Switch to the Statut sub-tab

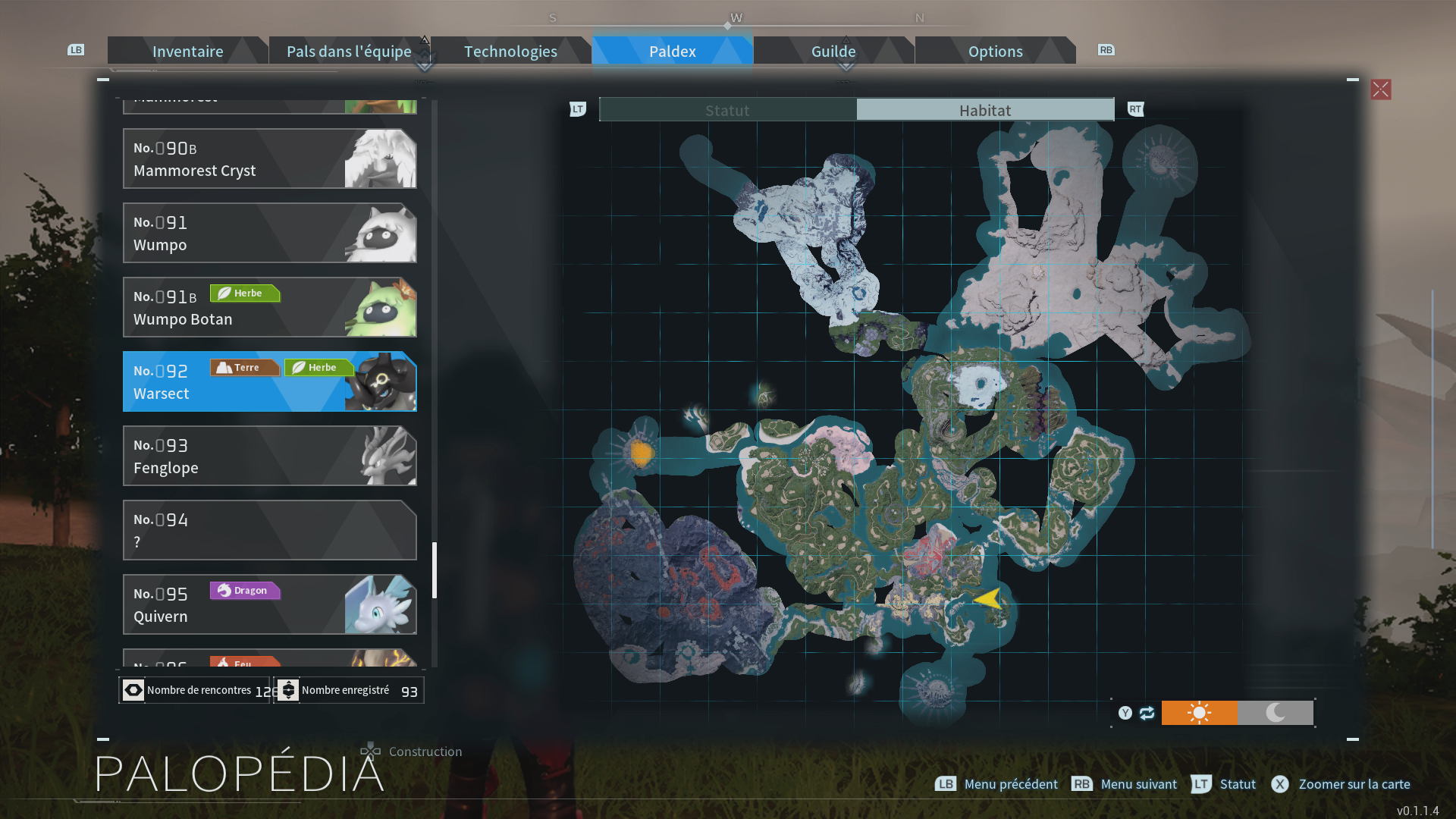[727, 110]
